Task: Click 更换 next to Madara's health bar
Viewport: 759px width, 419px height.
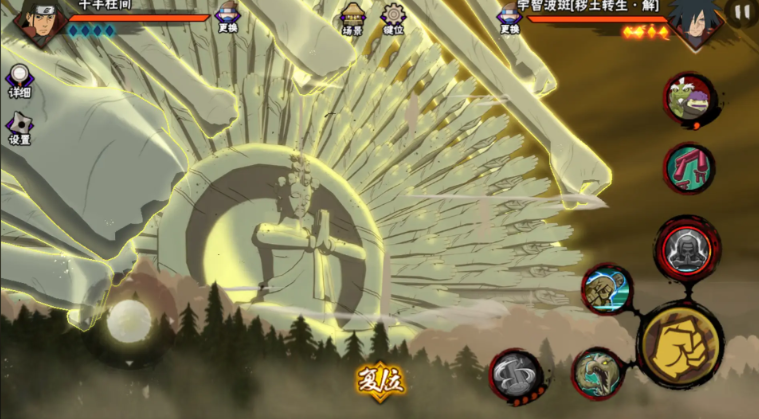Action: point(511,17)
